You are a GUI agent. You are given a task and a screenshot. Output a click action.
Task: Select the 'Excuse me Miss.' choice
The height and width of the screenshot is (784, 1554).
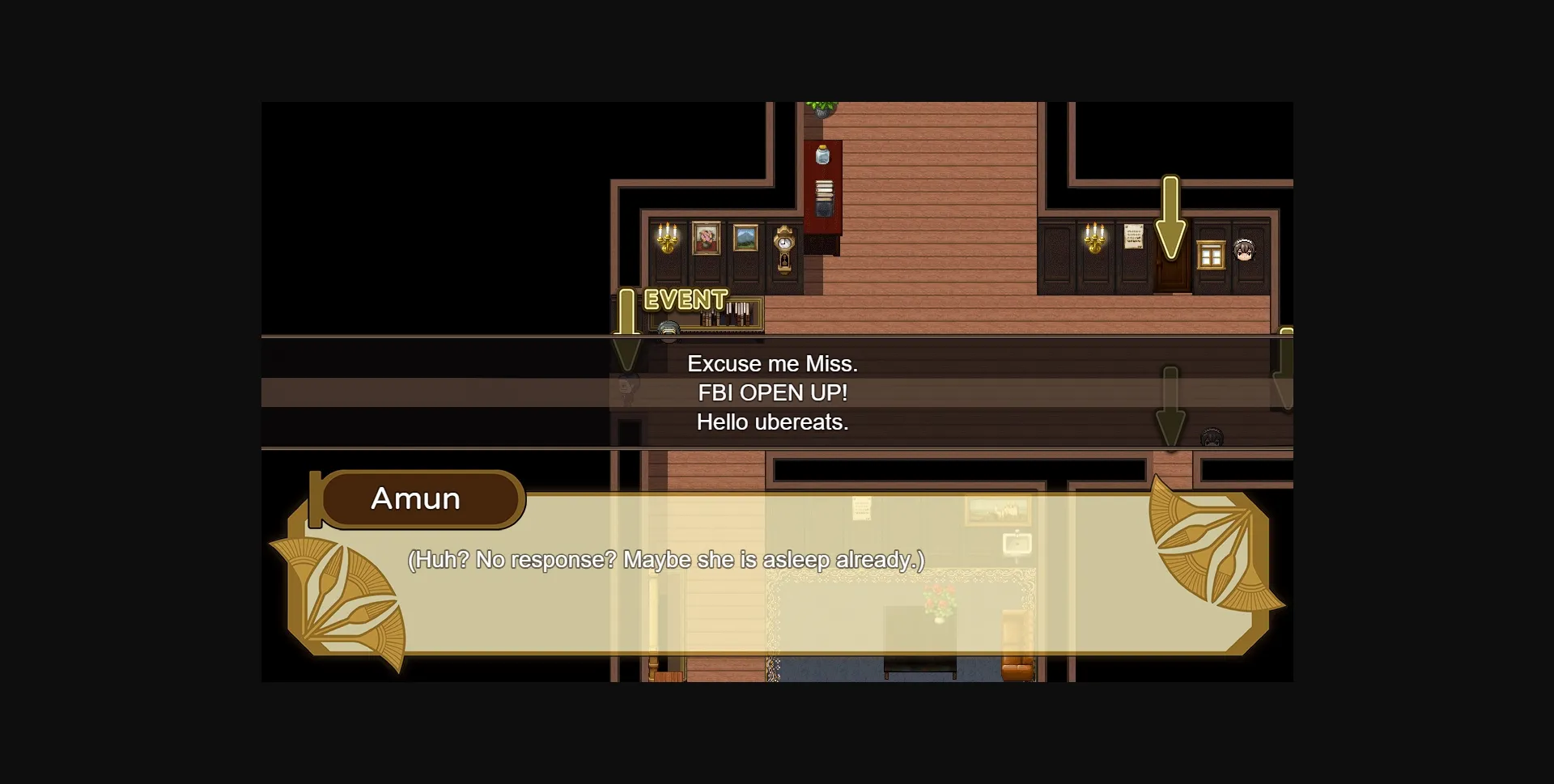pyautogui.click(x=772, y=363)
